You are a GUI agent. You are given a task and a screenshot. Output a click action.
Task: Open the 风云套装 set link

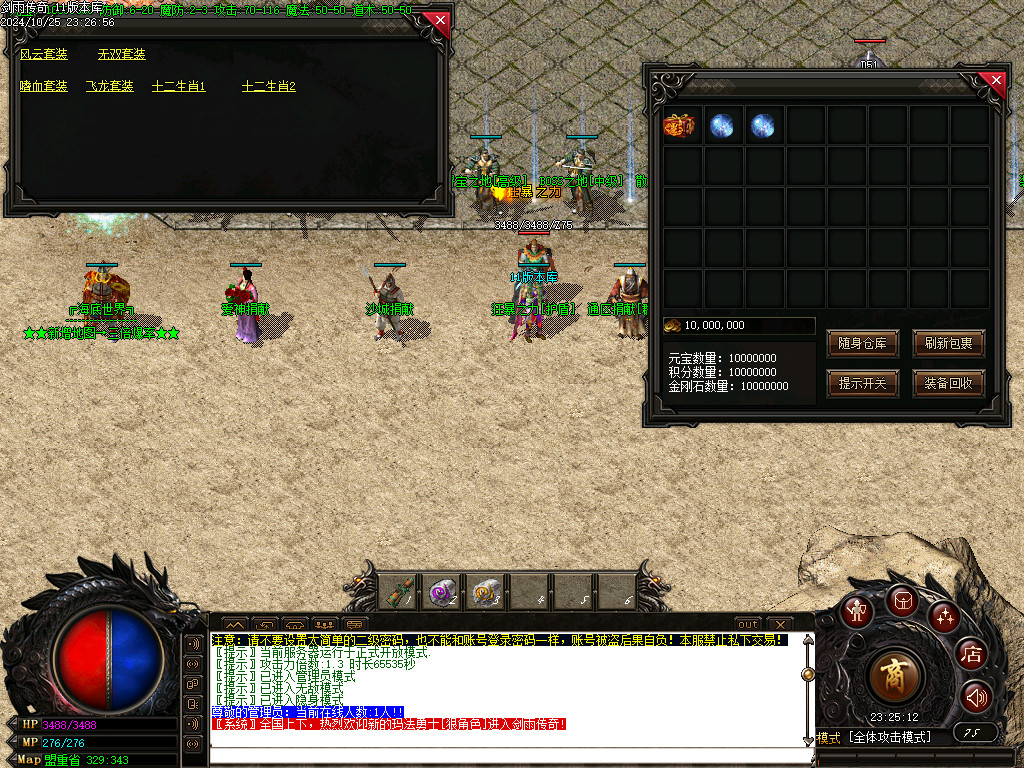tap(44, 55)
